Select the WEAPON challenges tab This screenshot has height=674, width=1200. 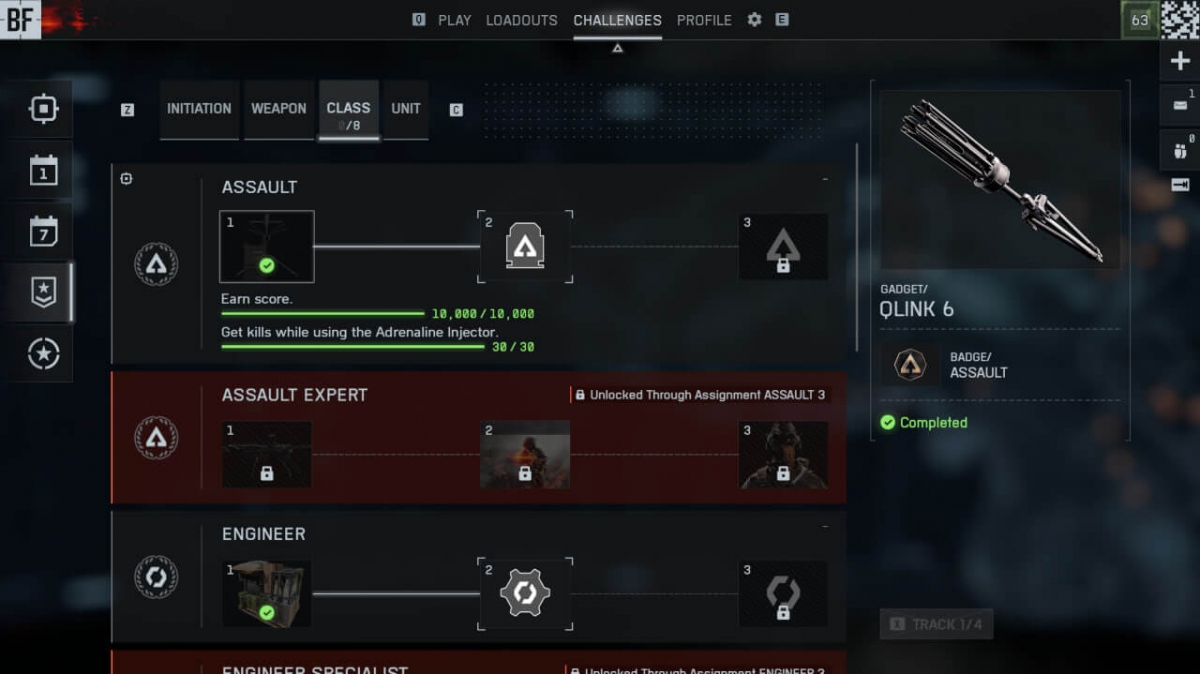click(278, 109)
